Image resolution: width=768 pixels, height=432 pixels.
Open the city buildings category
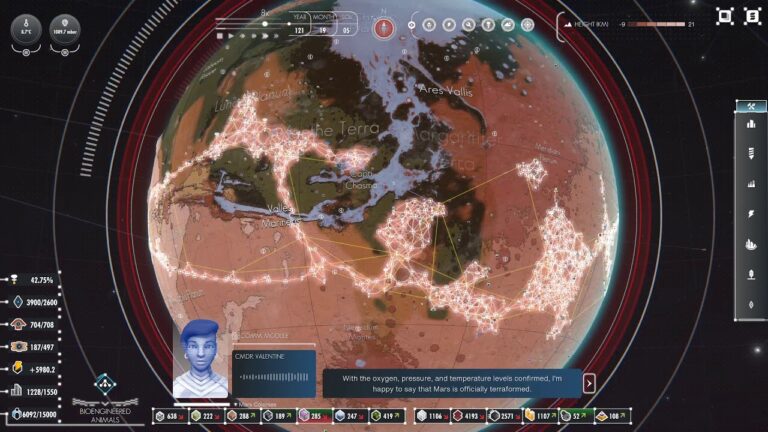[x=750, y=124]
